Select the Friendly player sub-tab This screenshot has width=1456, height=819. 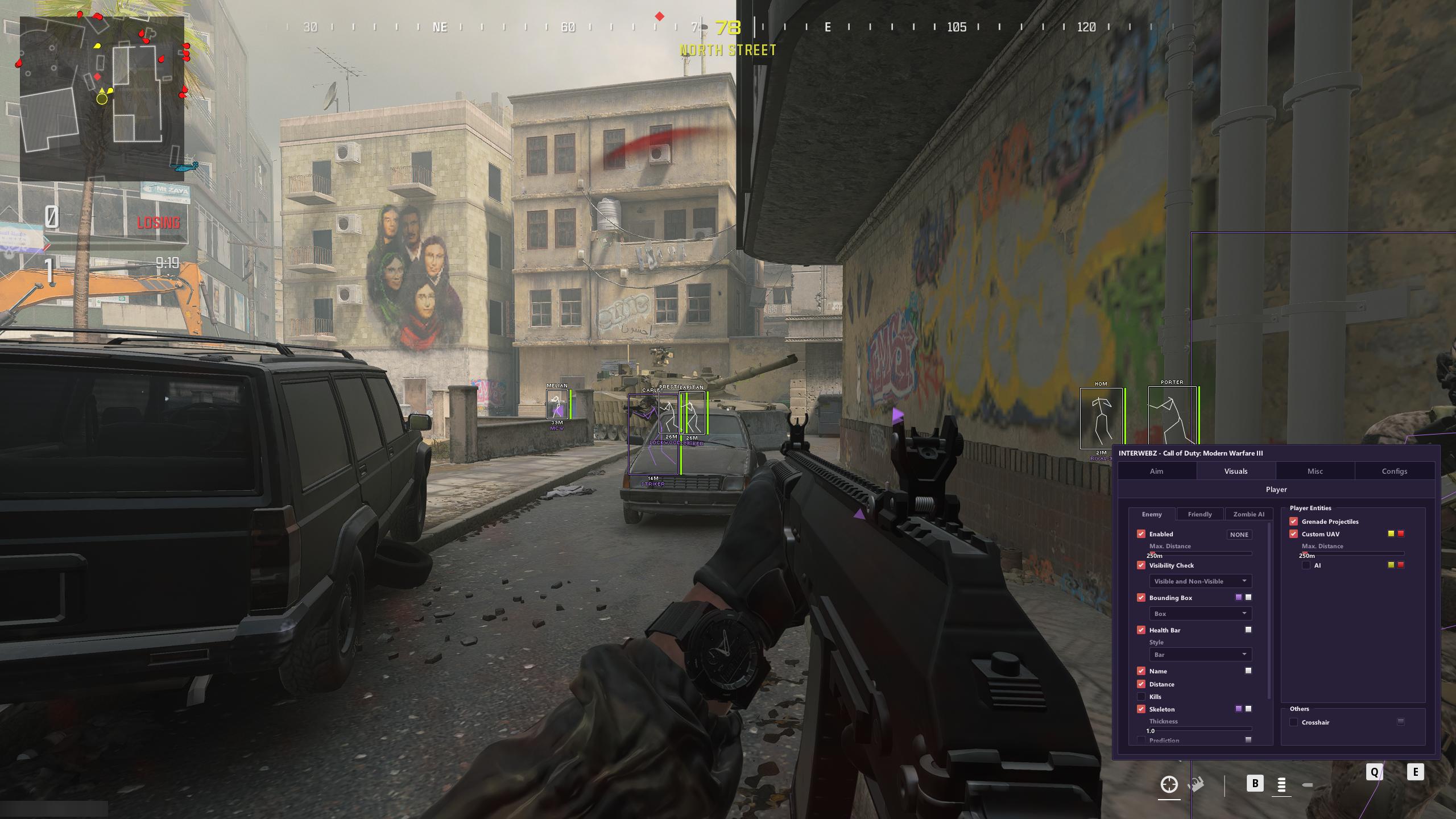(1199, 514)
